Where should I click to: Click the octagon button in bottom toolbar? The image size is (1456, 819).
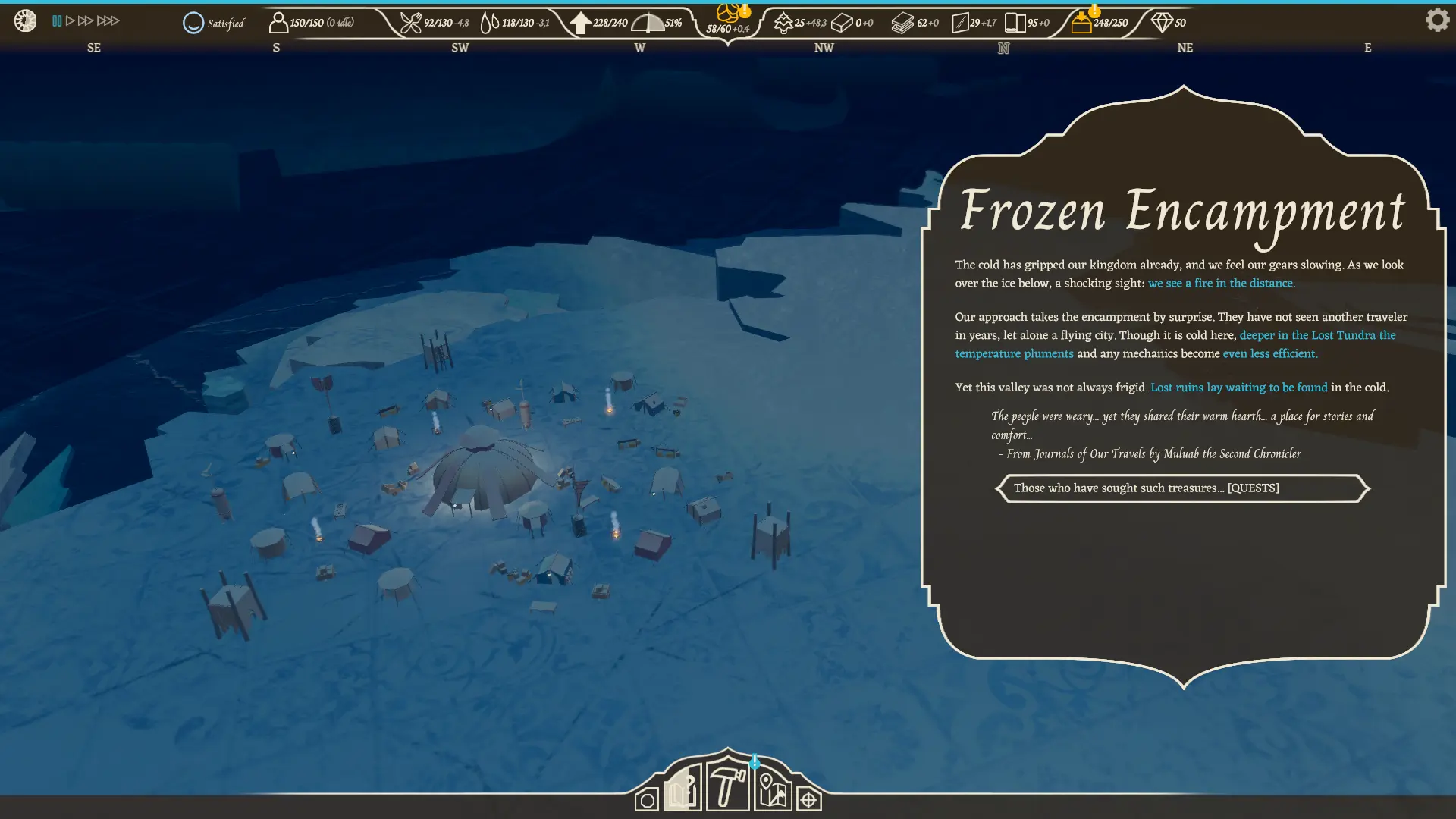pos(646,800)
